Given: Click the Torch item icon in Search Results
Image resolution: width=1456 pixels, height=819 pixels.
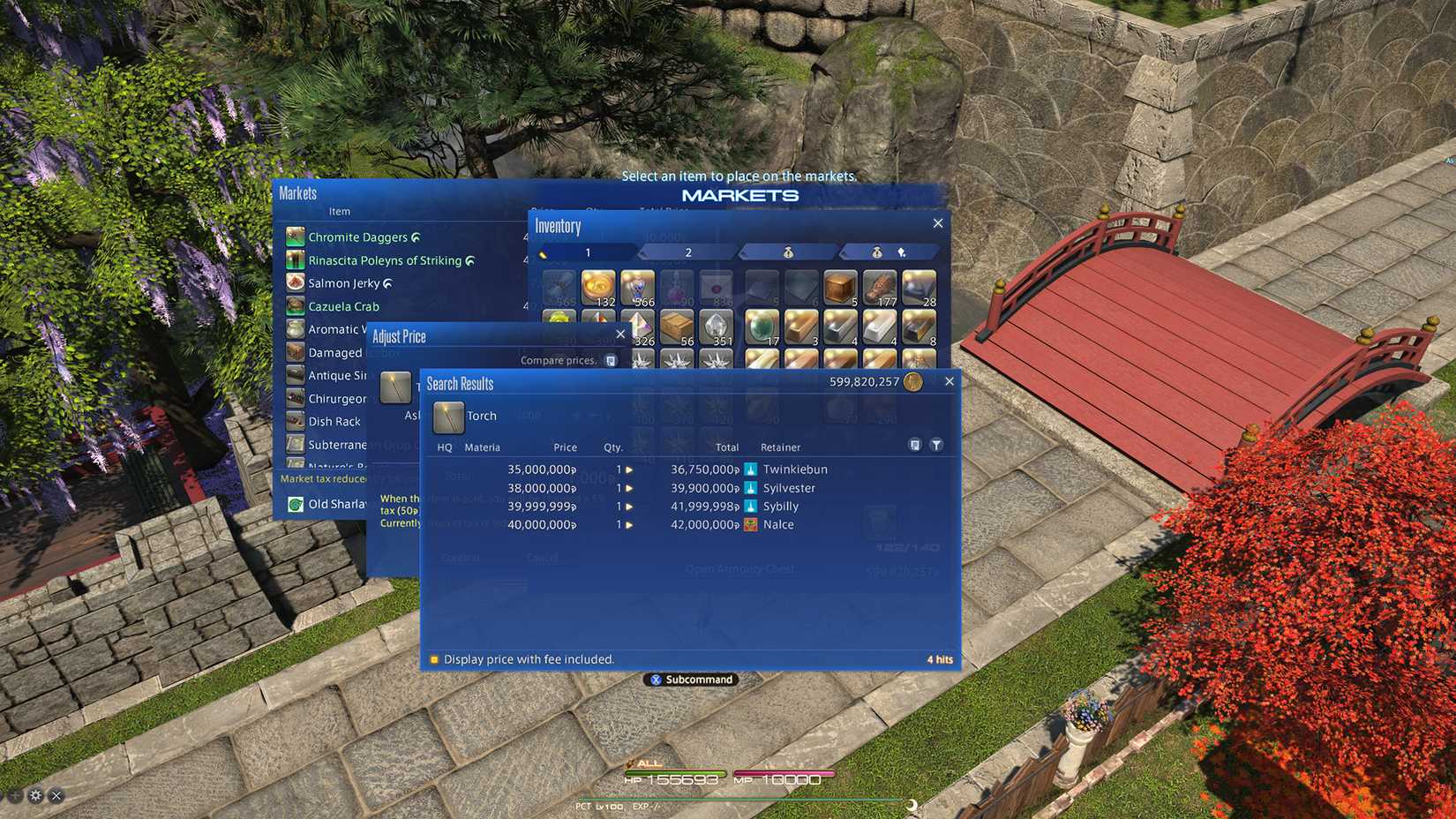Looking at the screenshot, I should coord(447,416).
